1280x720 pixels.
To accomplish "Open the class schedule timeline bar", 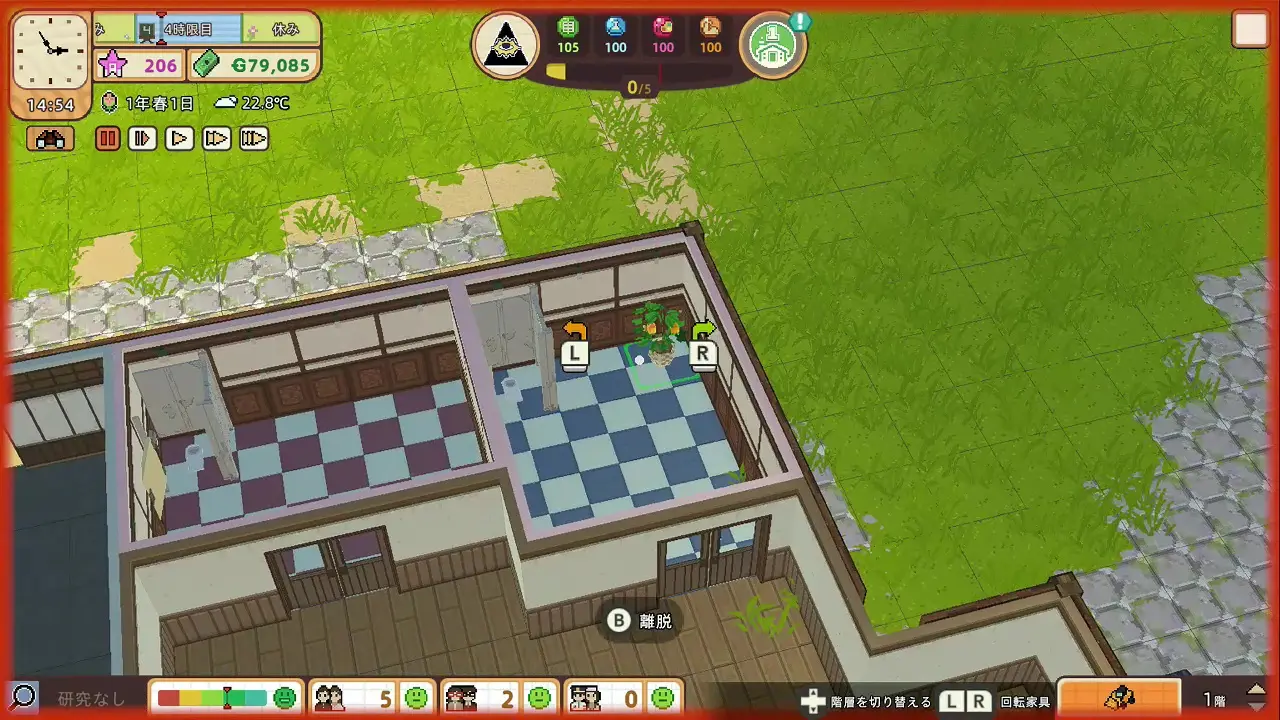I will tap(205, 30).
